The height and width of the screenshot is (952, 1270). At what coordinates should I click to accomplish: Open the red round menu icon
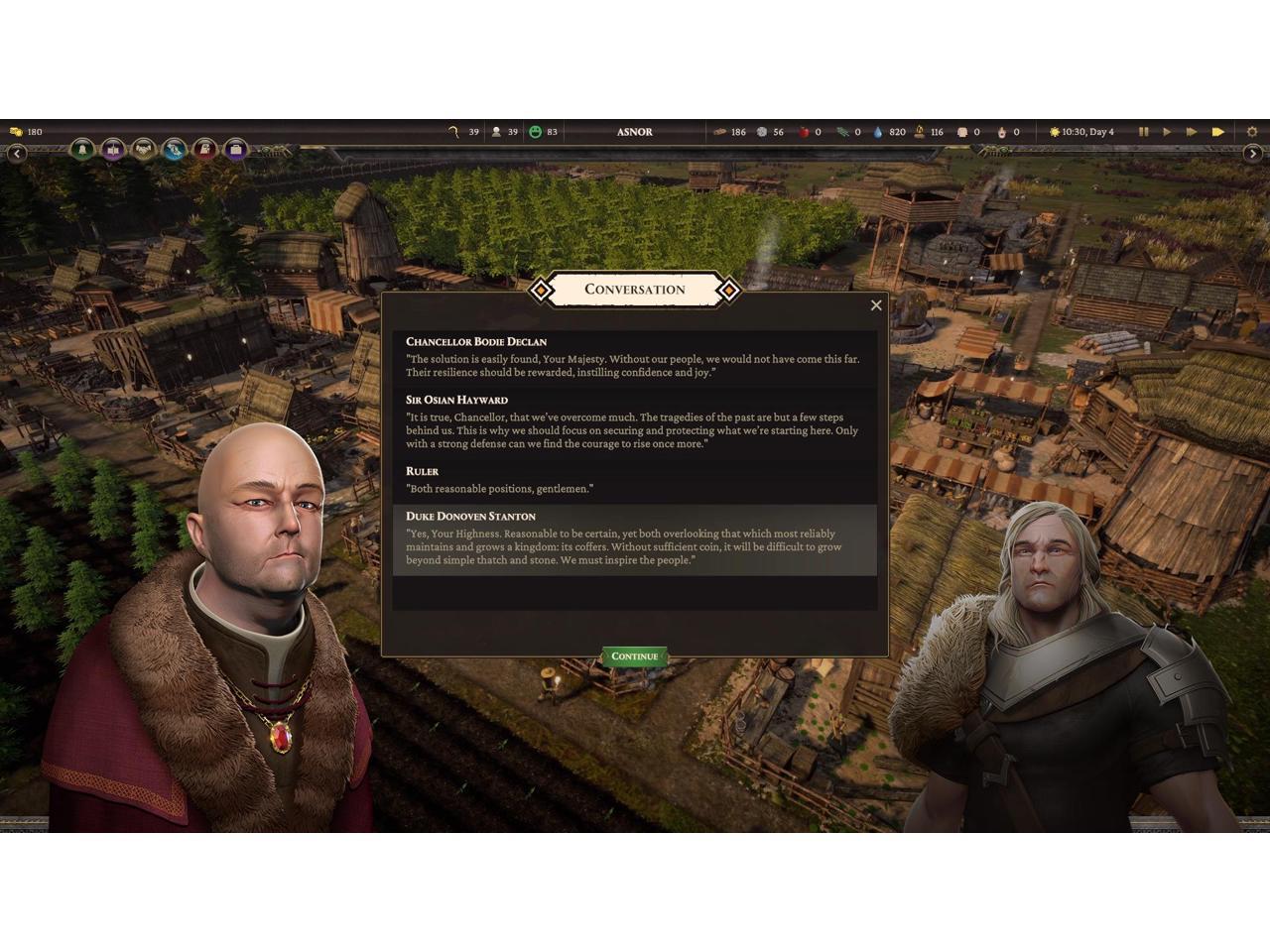click(x=205, y=150)
